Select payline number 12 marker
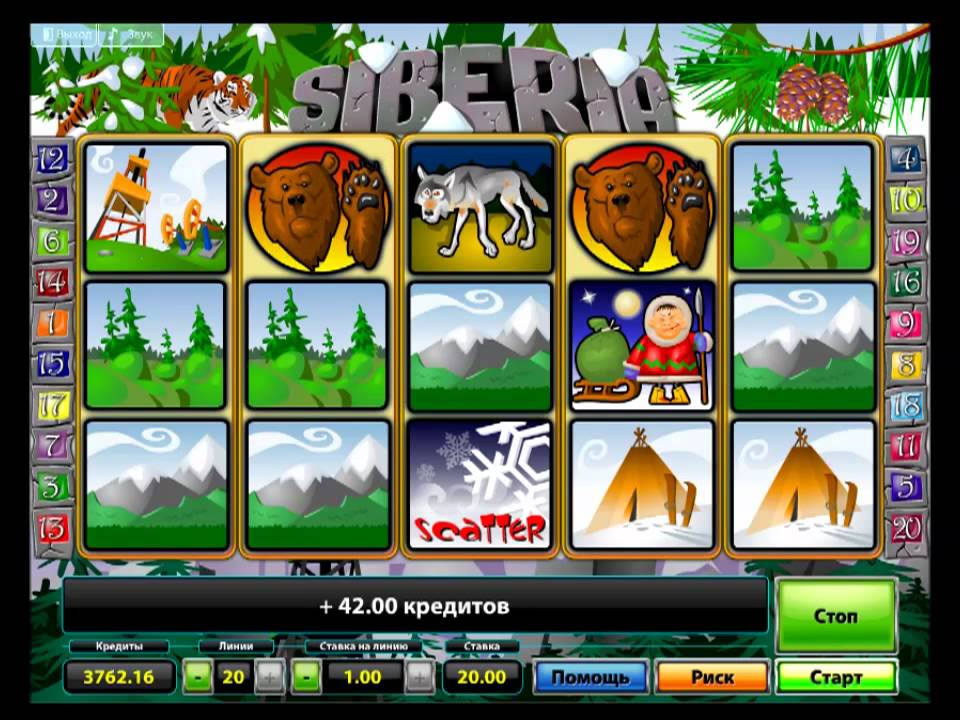Image resolution: width=960 pixels, height=720 pixels. pyautogui.click(x=52, y=158)
